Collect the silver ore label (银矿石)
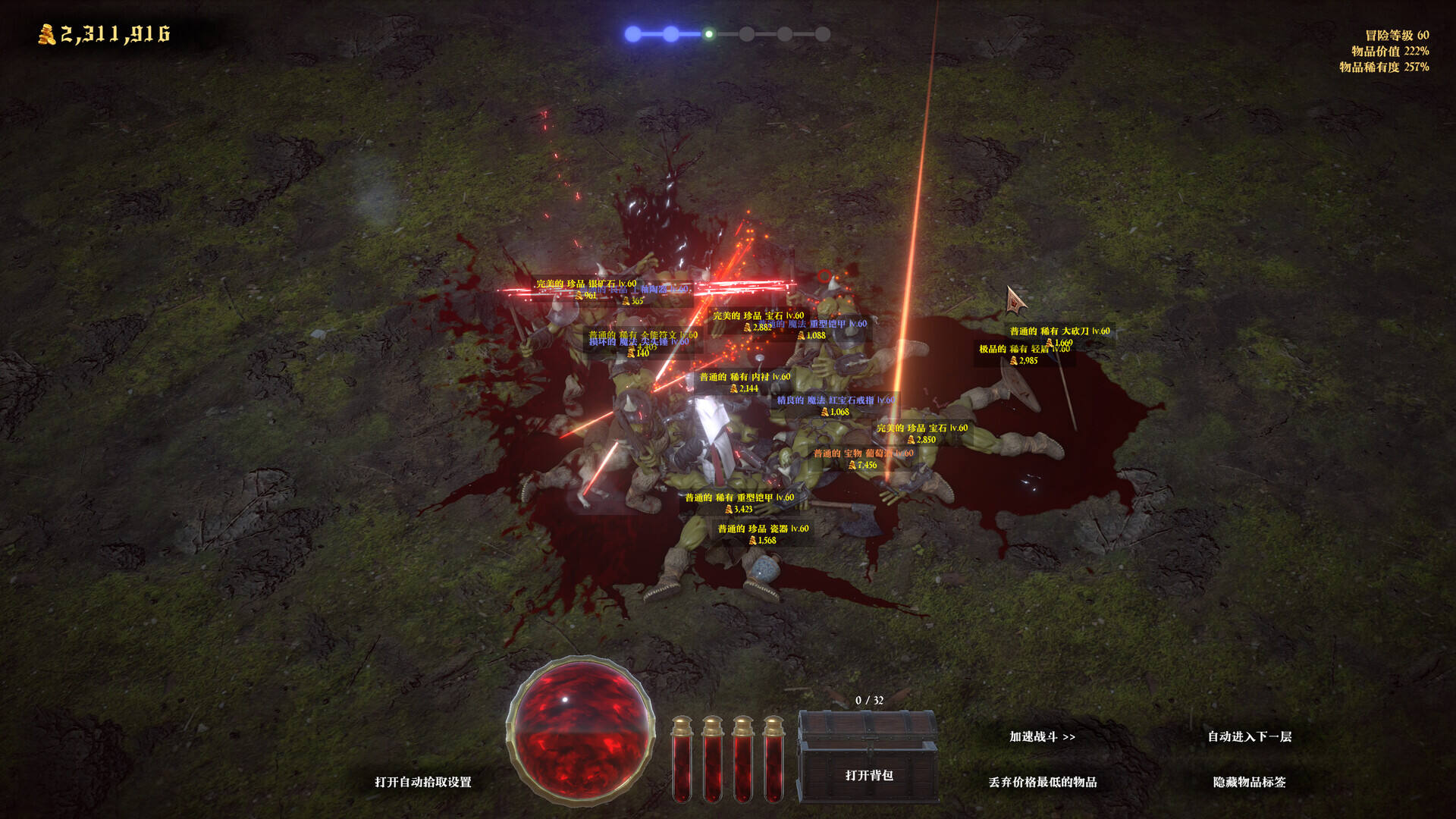This screenshot has height=819, width=1456. point(585,284)
